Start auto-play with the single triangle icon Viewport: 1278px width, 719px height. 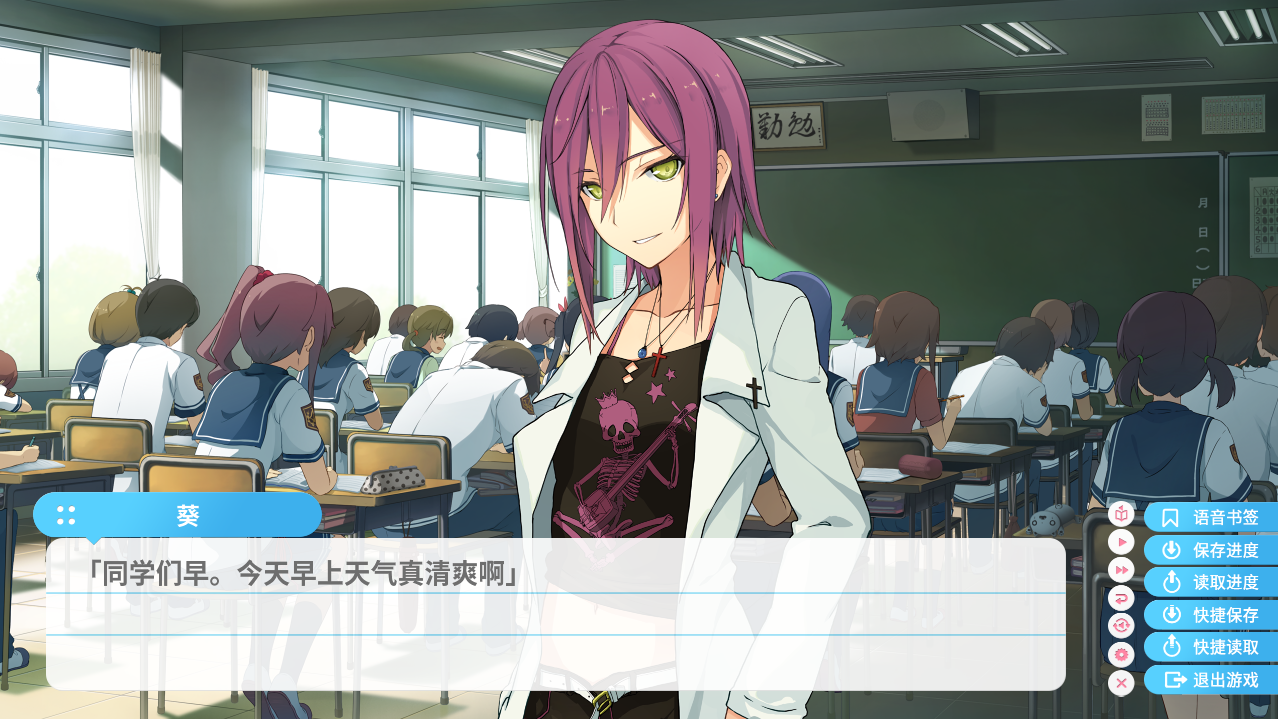(x=1121, y=542)
